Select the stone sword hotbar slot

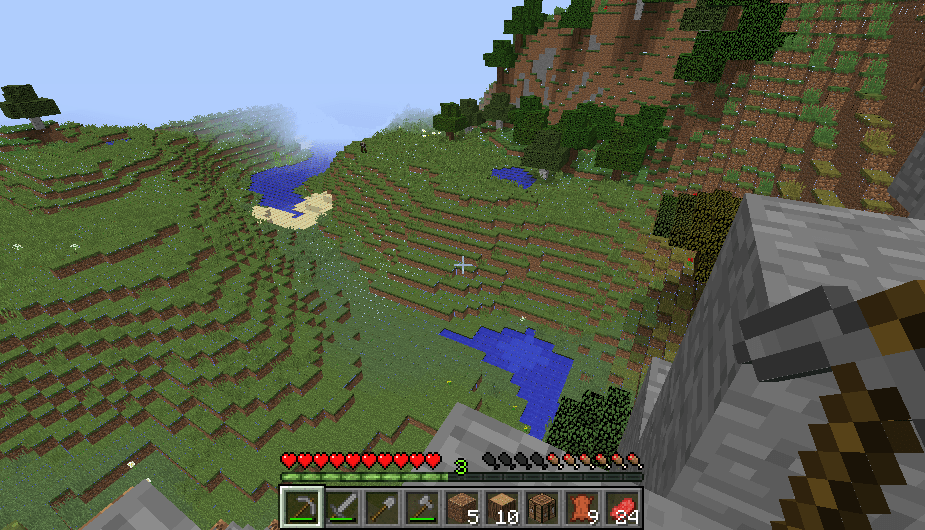[341, 507]
